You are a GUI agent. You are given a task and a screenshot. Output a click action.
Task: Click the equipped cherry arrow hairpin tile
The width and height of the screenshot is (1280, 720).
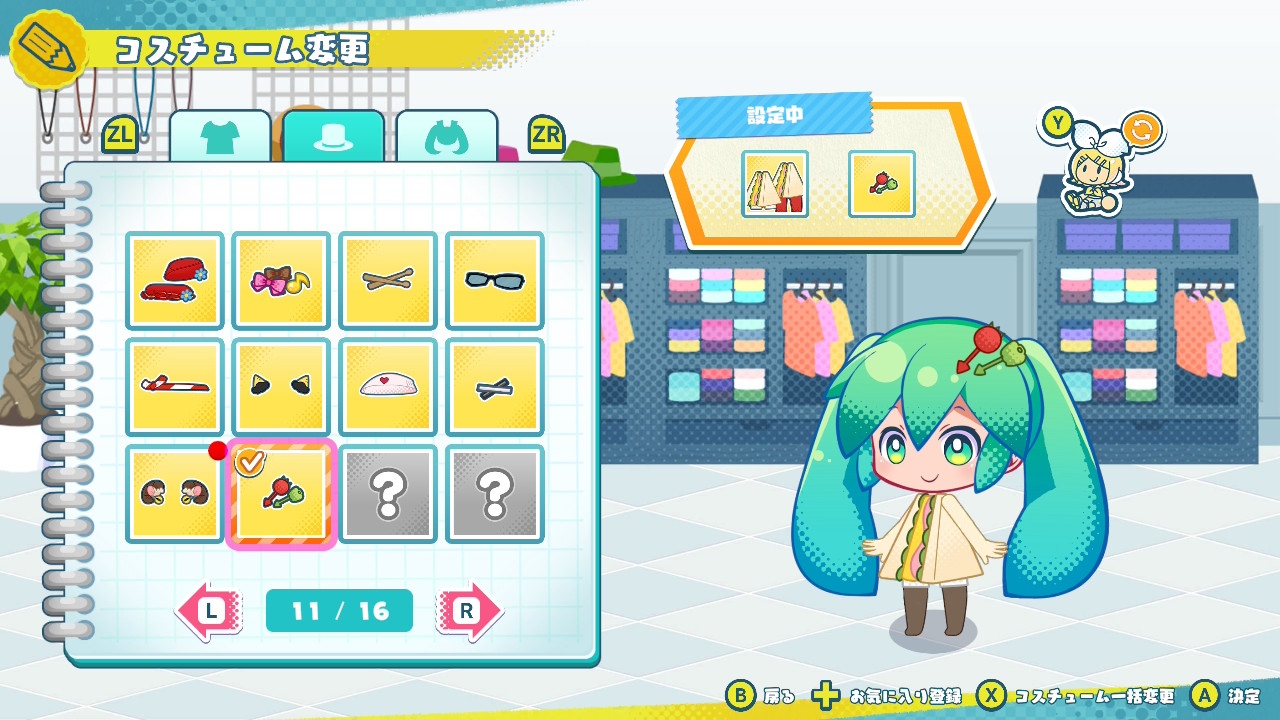coord(281,494)
